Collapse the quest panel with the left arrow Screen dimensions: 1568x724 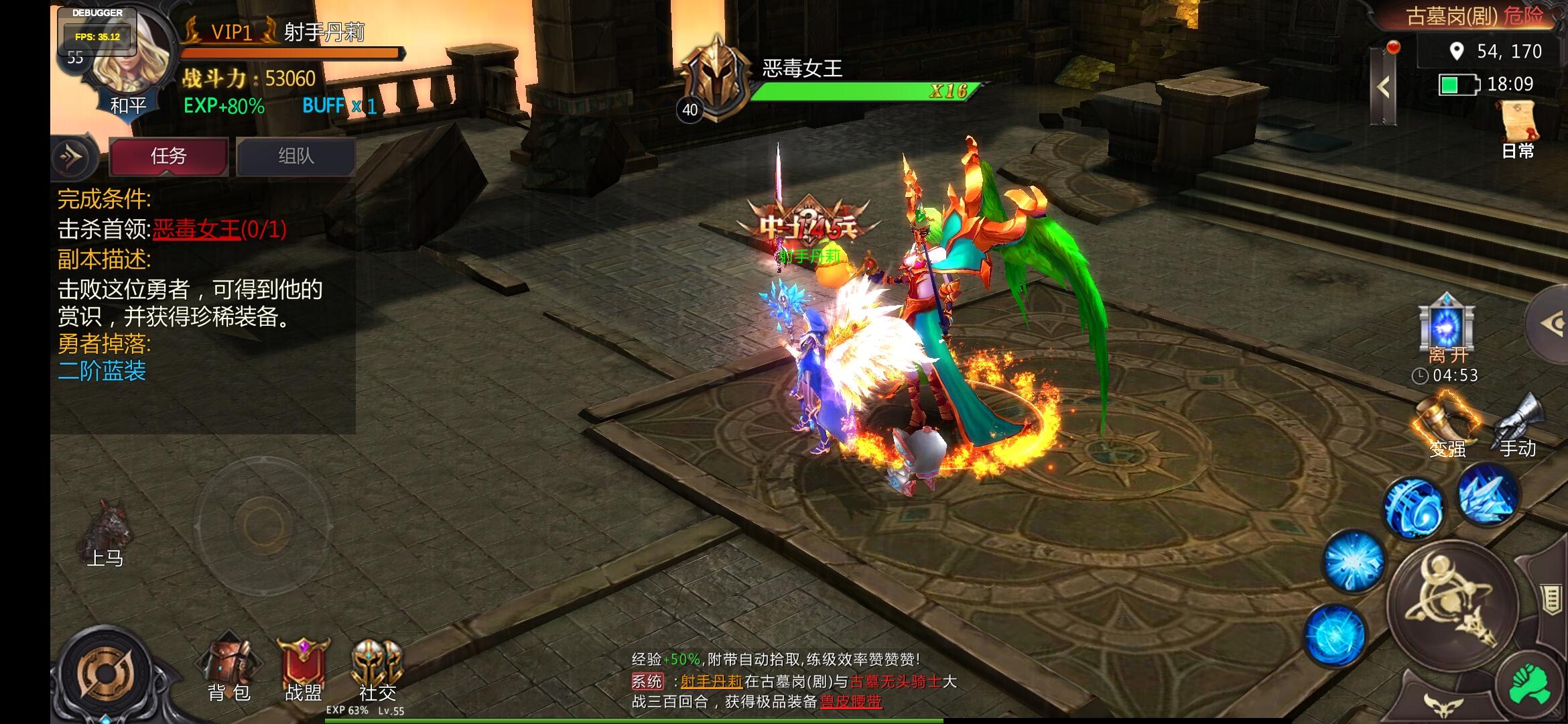[x=76, y=158]
